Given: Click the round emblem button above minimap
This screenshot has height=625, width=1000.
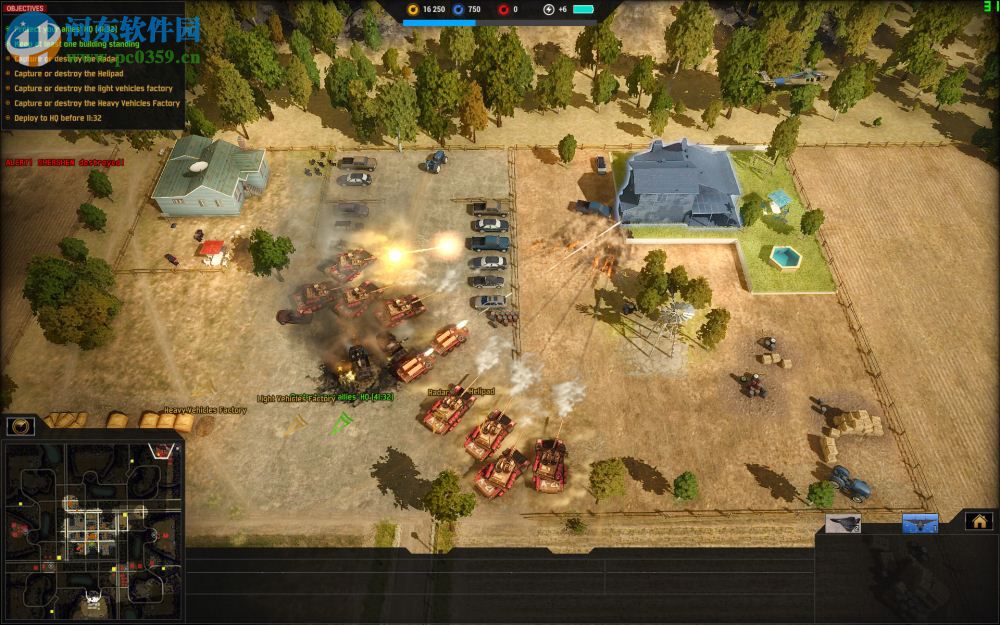Looking at the screenshot, I should [21, 426].
